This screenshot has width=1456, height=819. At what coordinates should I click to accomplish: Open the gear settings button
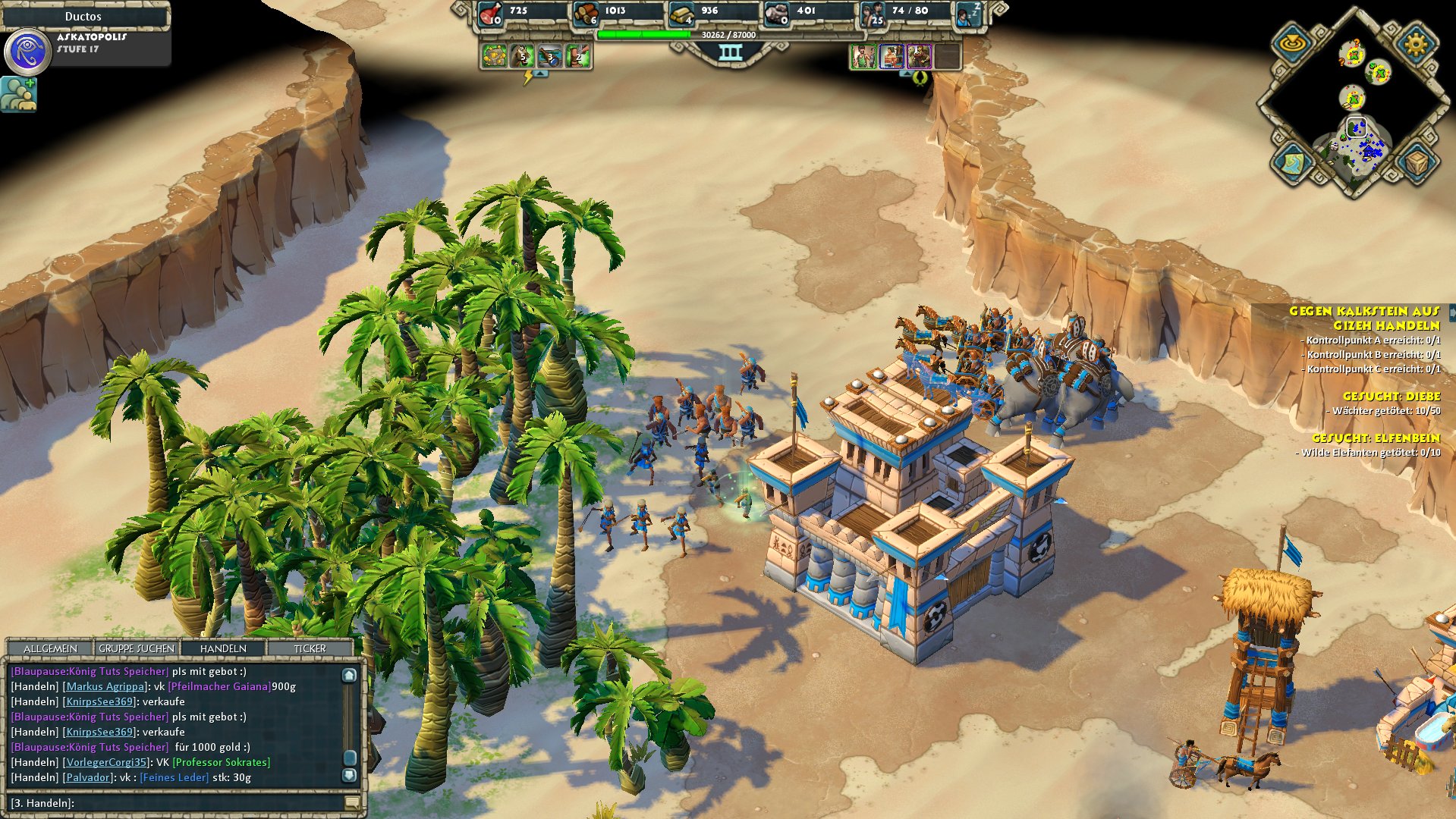click(x=1416, y=43)
